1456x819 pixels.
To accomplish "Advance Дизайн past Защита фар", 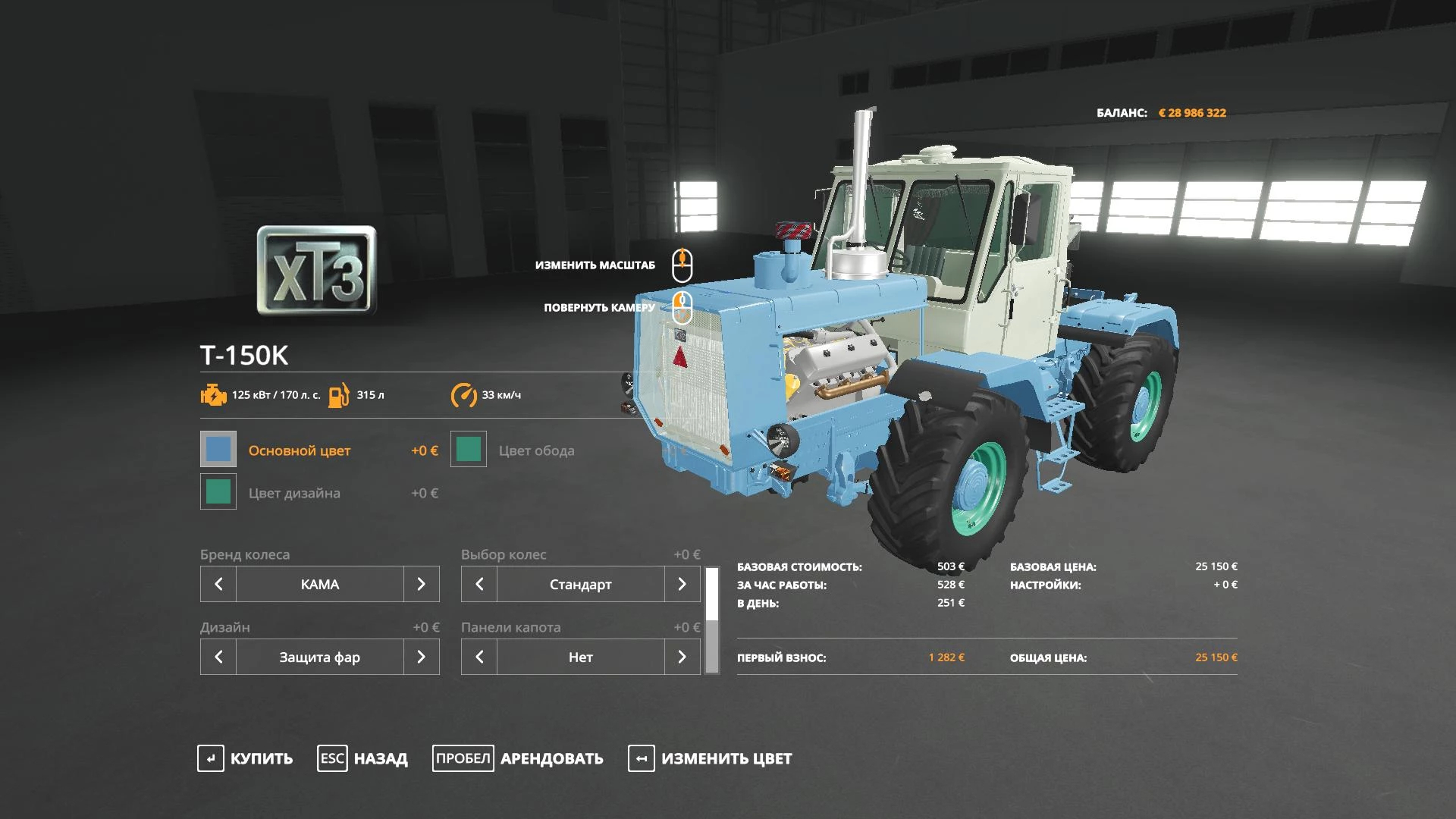I will point(421,657).
